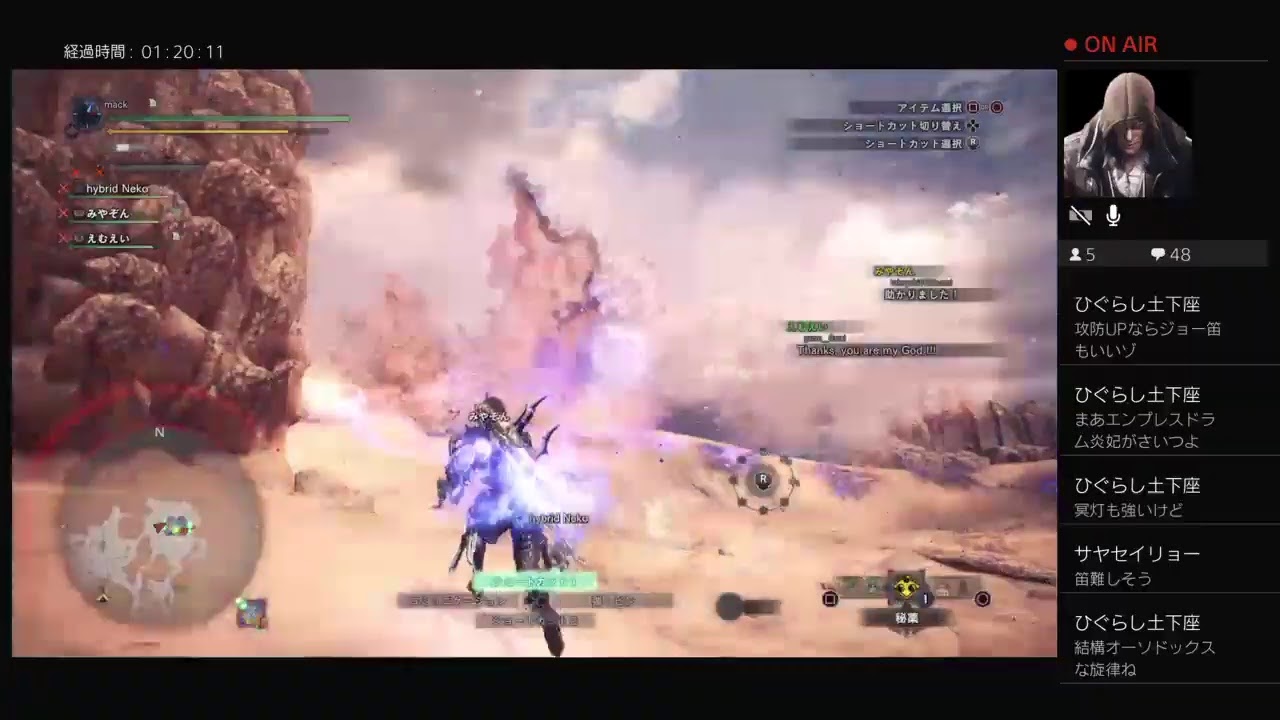This screenshot has height=720, width=1280.
Task: Click the broadcaster avatar thumbnail
Action: (1128, 133)
